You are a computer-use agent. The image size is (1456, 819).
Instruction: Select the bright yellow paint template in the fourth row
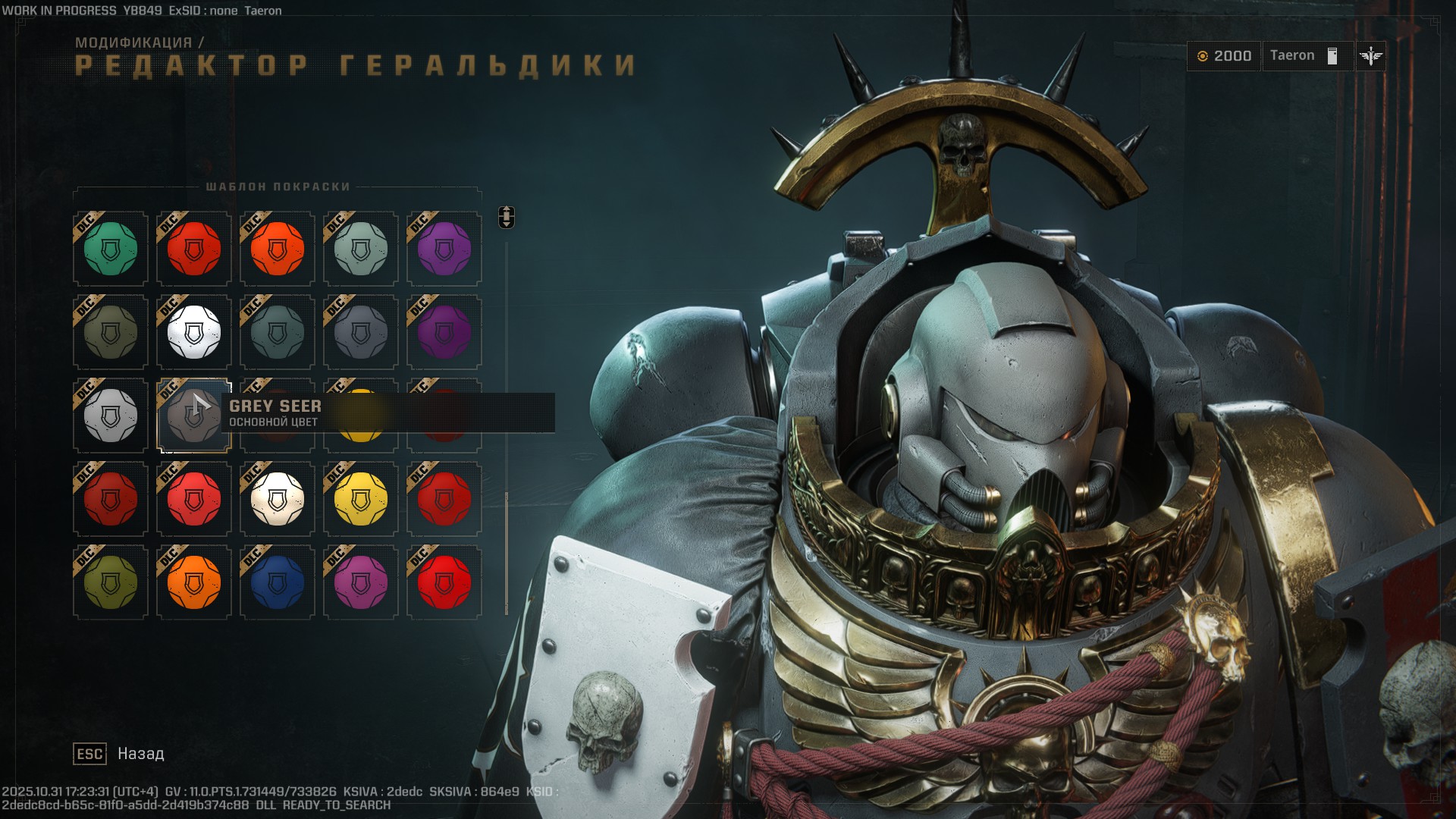[x=360, y=499]
